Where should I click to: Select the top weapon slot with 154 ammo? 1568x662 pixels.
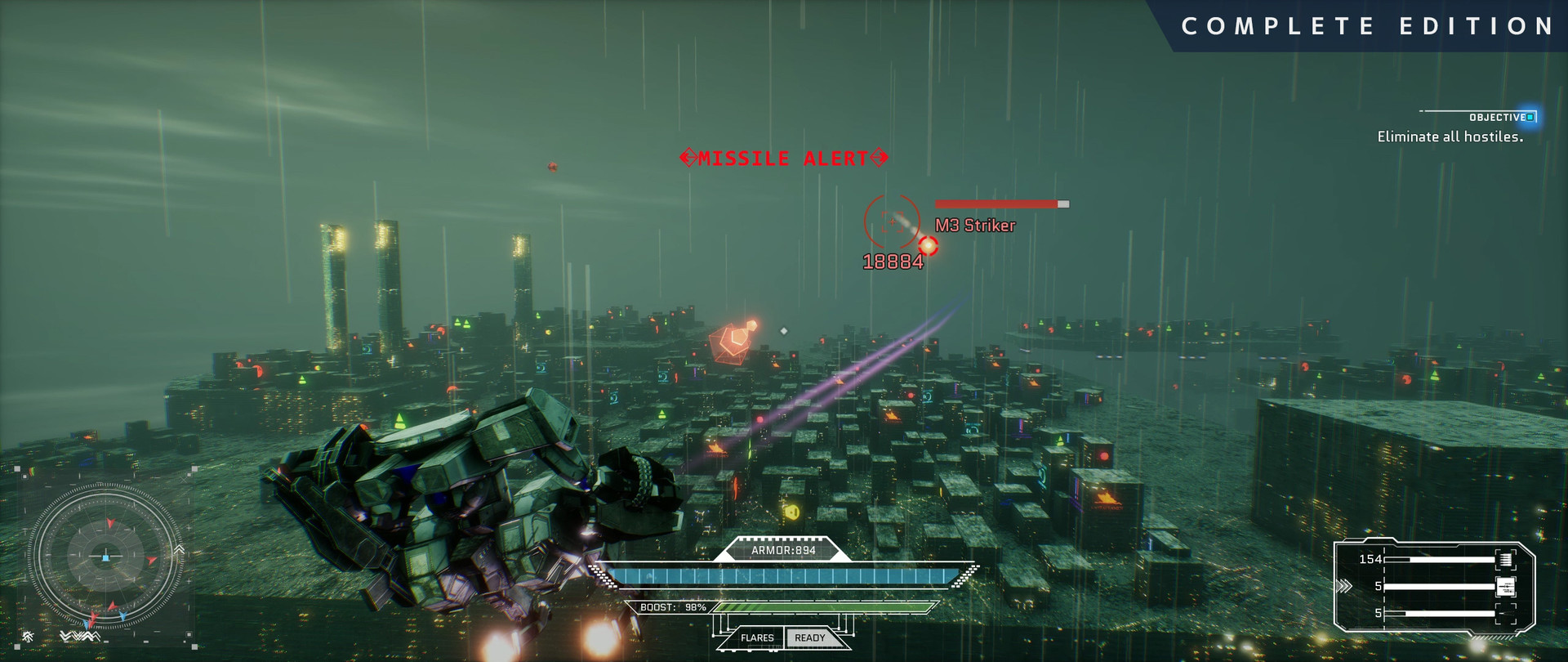[x=1504, y=560]
